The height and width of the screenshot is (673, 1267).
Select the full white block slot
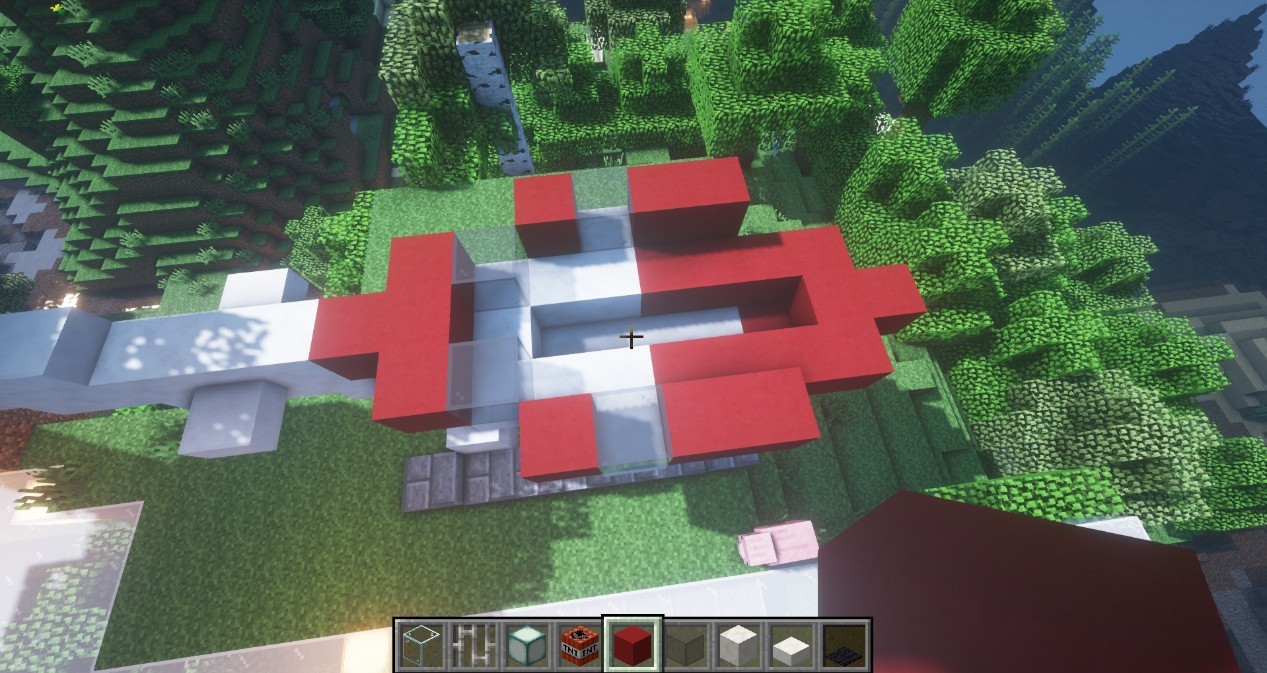(740, 645)
